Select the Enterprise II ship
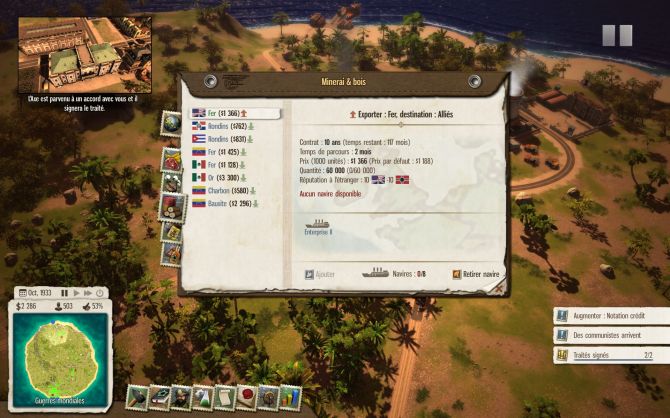670x418 pixels. tap(318, 227)
